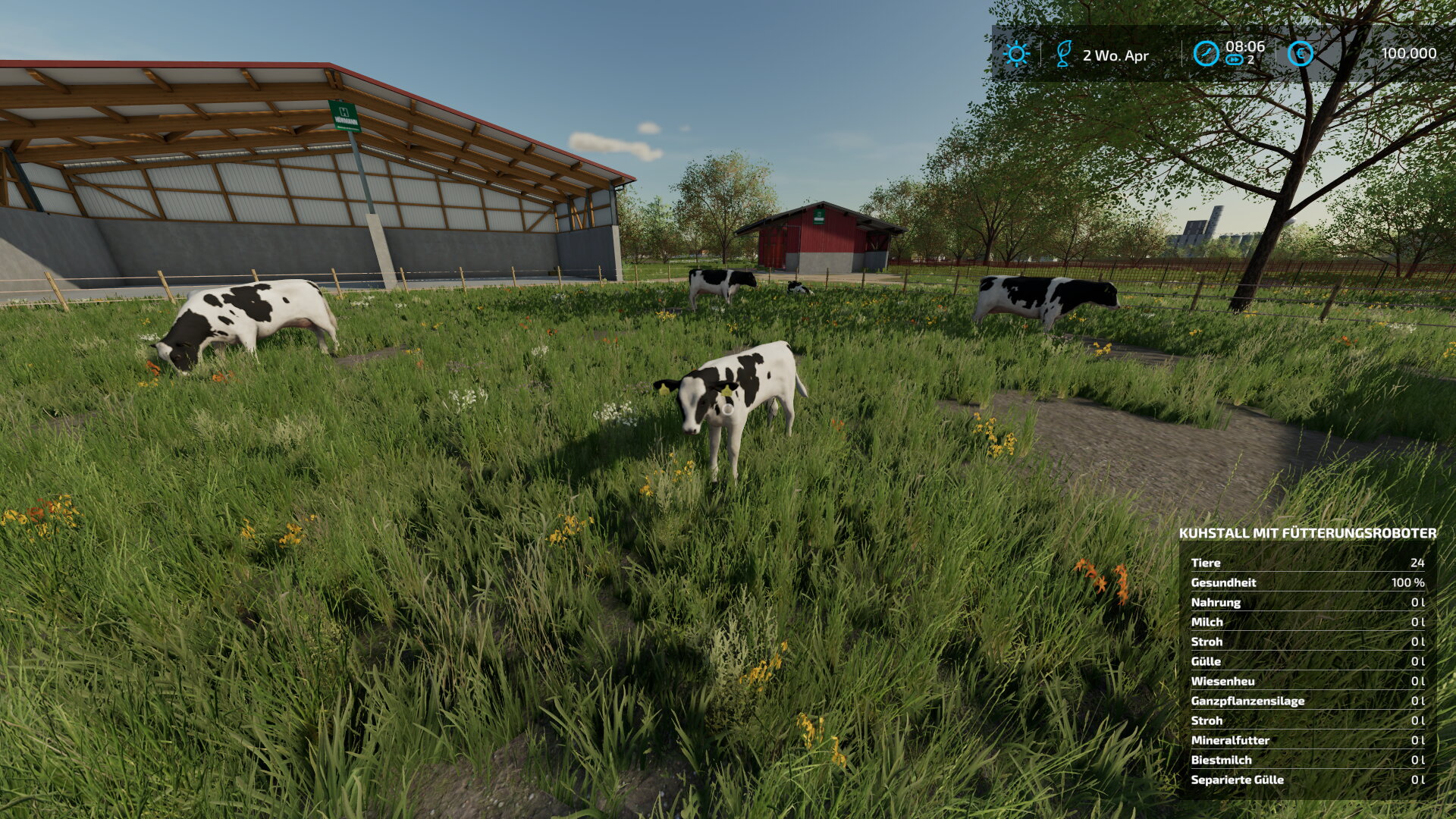Click the sunny weather icon
This screenshot has height=819, width=1456.
pos(1016,54)
